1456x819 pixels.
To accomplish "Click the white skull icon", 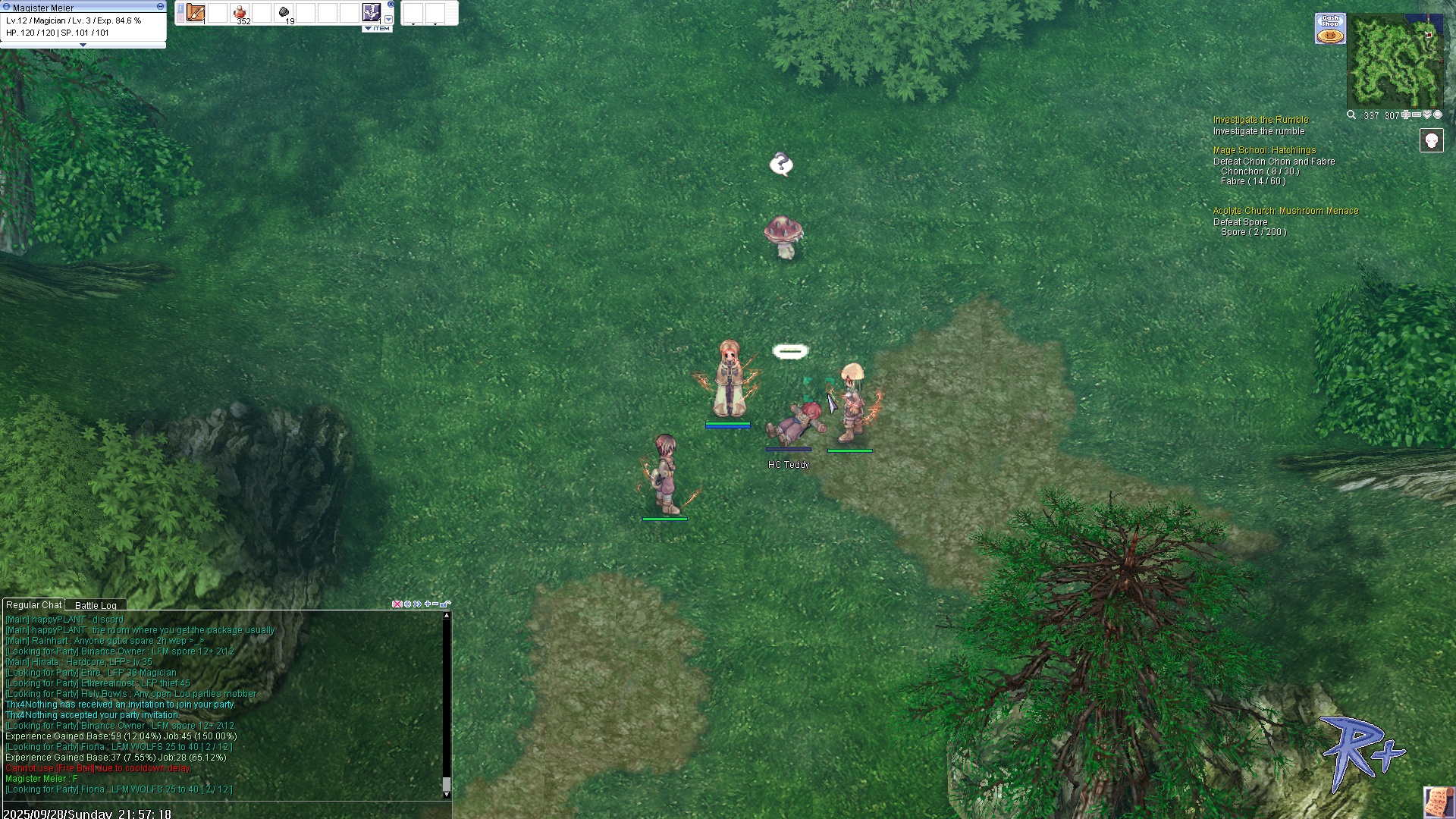I will coord(1431,140).
